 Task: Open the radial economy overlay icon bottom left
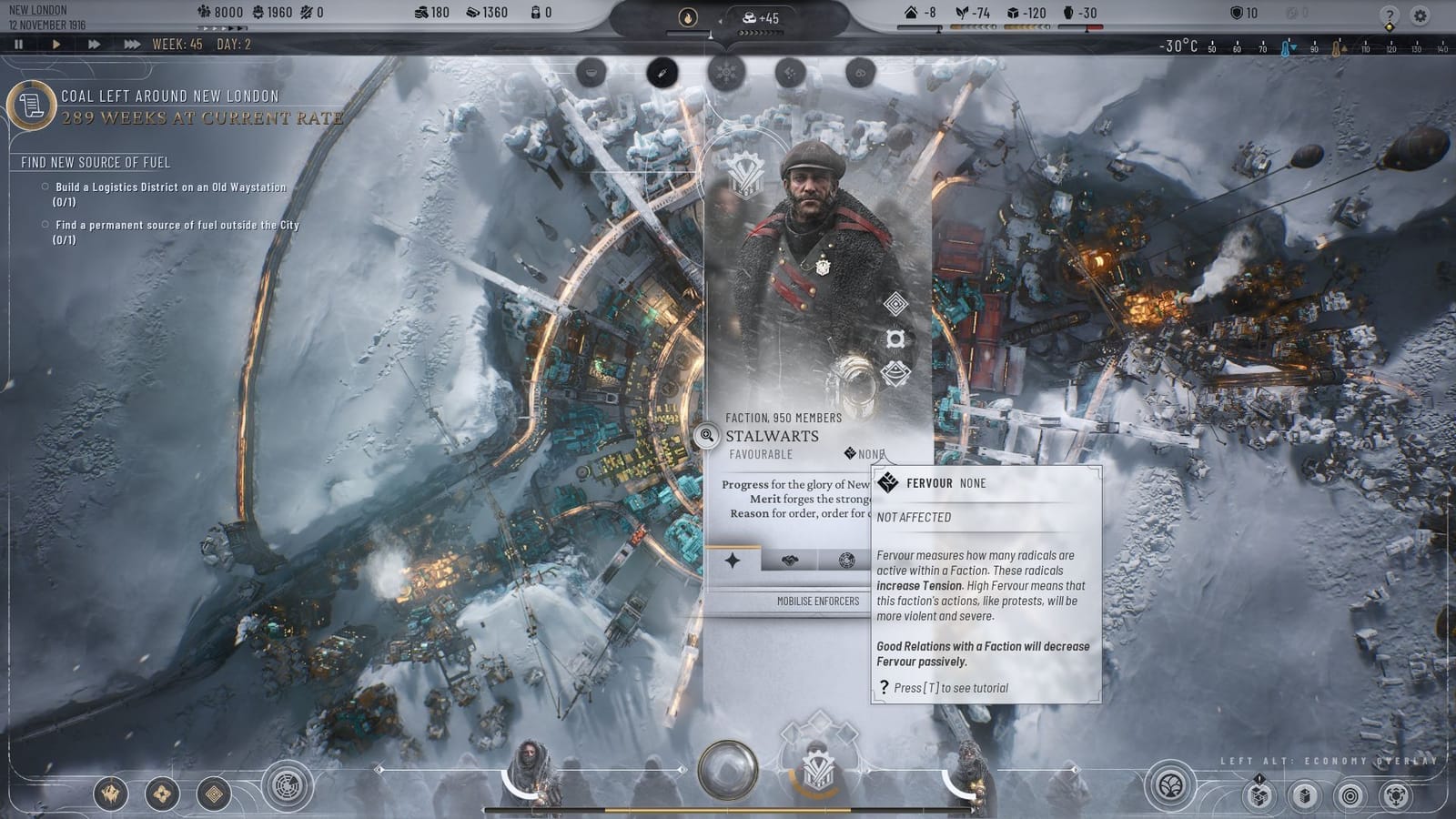(286, 784)
